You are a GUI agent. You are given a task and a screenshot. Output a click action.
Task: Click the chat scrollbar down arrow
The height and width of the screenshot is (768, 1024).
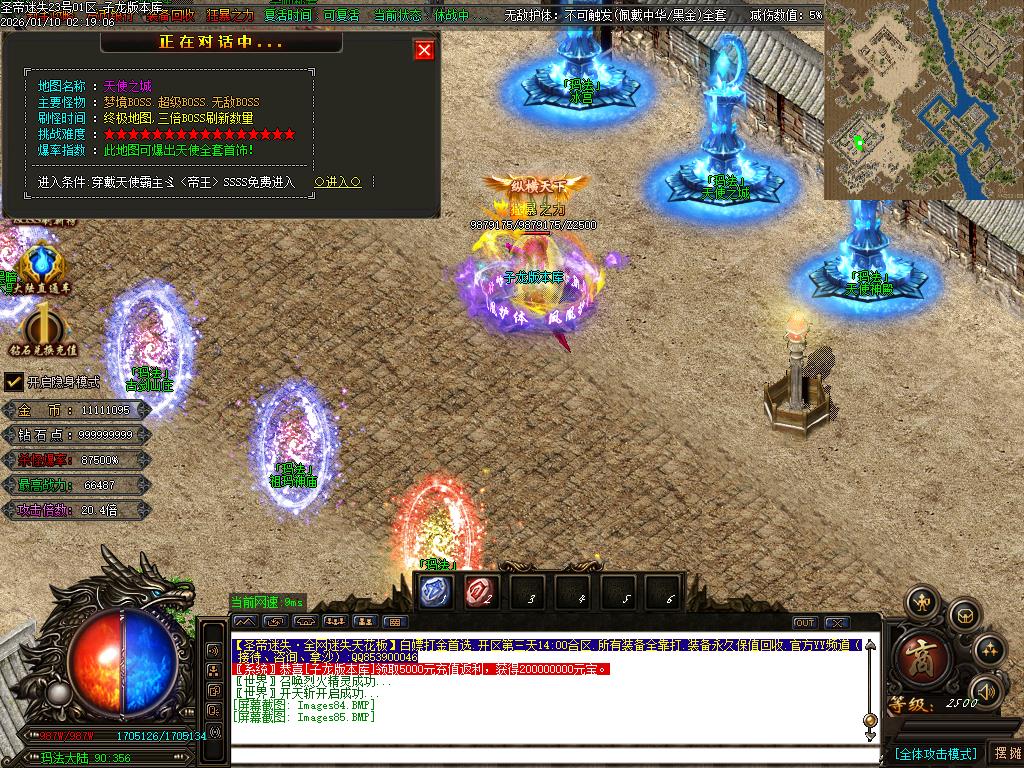click(x=870, y=735)
